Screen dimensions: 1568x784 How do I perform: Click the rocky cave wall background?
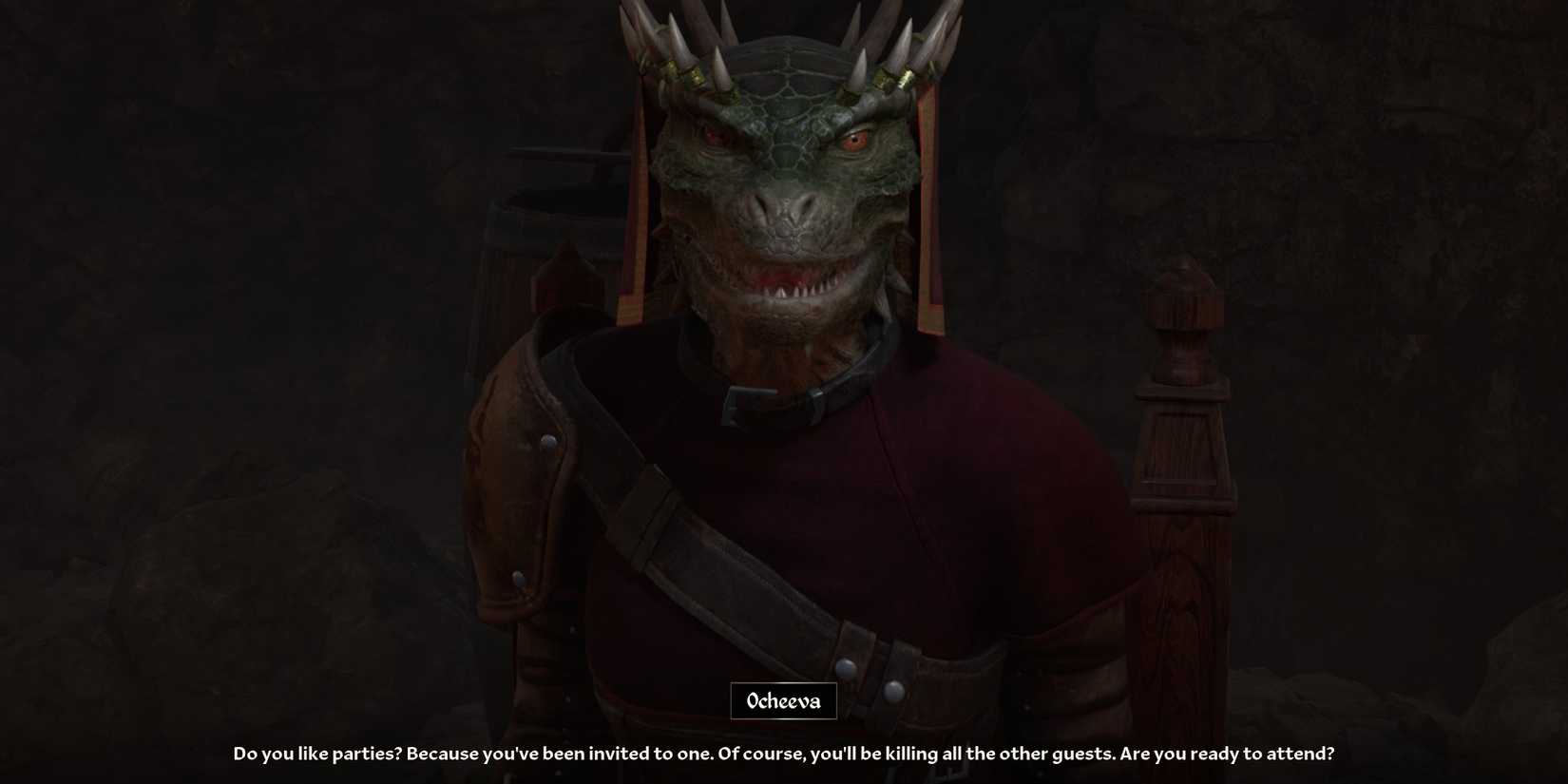(1378, 190)
